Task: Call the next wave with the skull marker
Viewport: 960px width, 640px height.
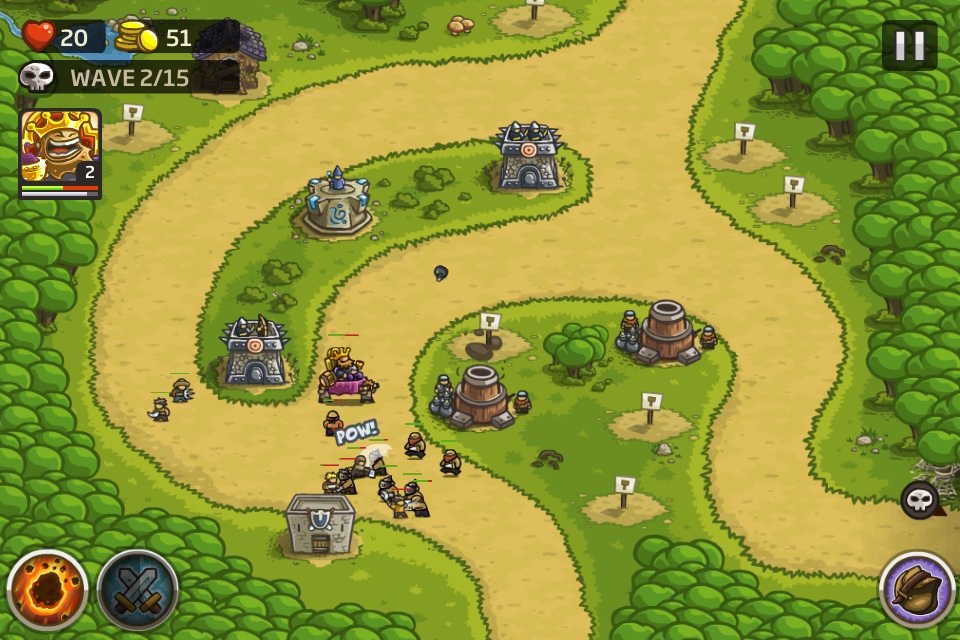Action: pos(919,500)
